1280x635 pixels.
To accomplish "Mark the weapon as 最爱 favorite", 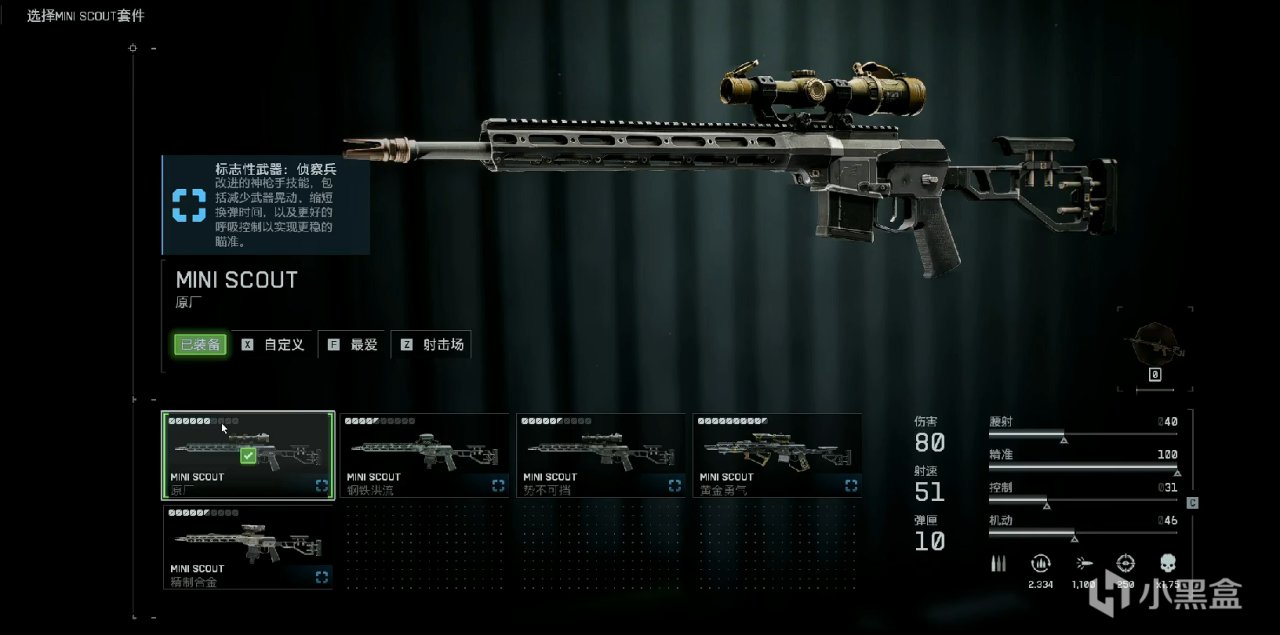I will (x=354, y=345).
